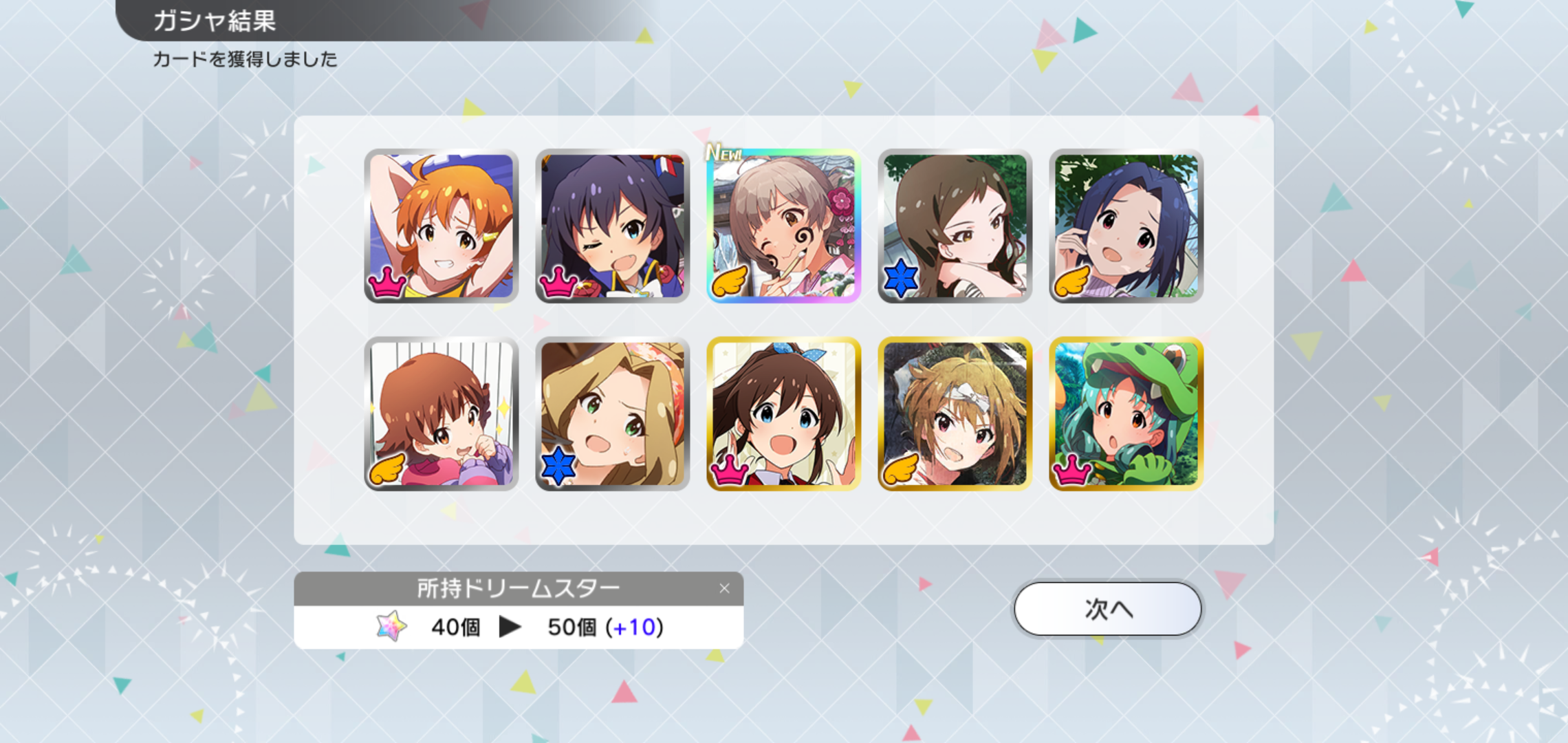Select the girl with white hairband card

click(x=955, y=413)
